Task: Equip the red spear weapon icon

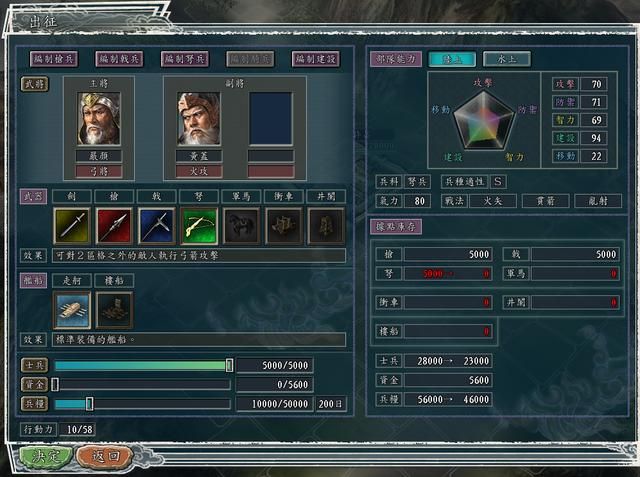Action: (115, 226)
